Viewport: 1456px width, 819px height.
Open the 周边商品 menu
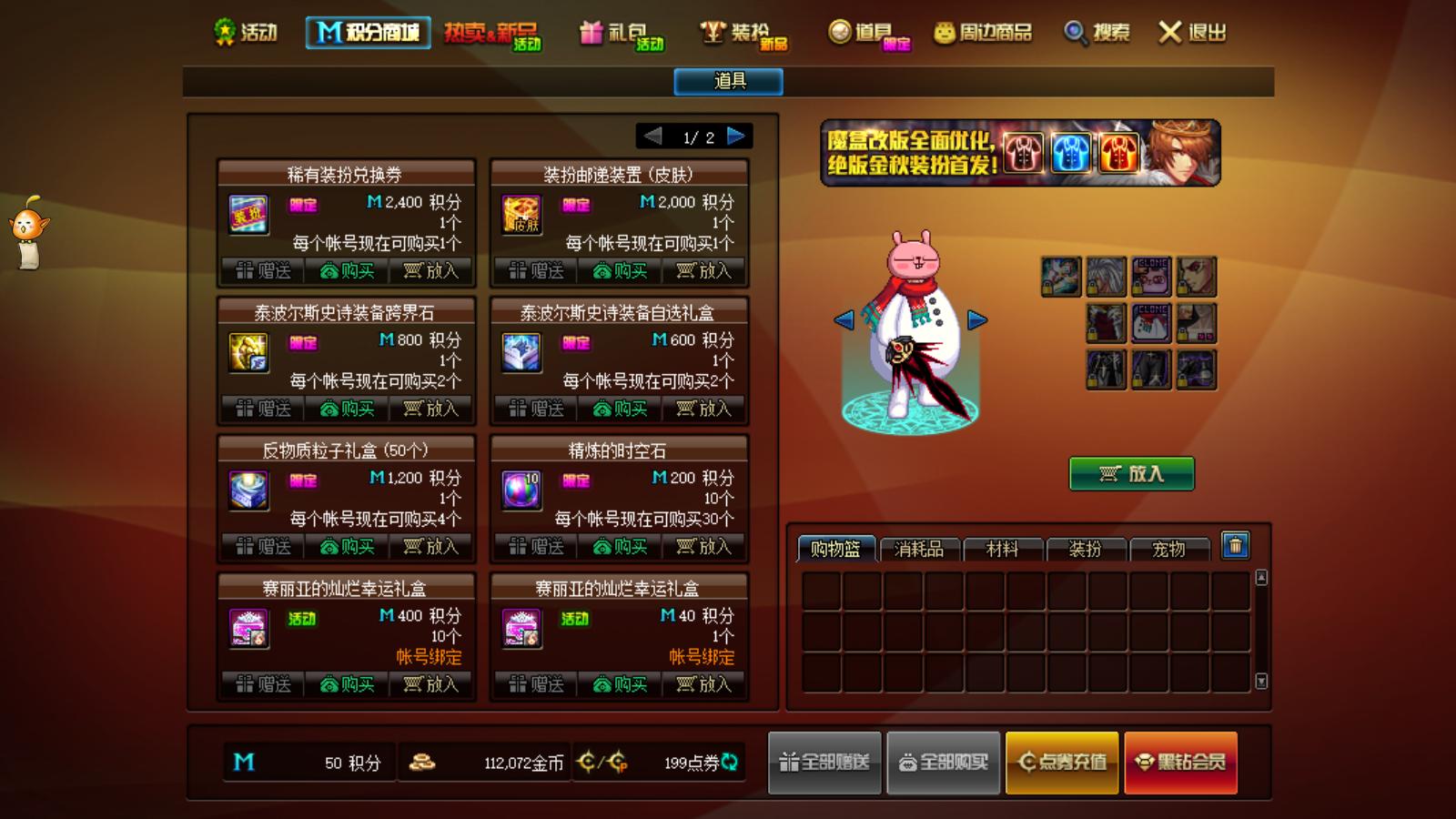coord(983,32)
